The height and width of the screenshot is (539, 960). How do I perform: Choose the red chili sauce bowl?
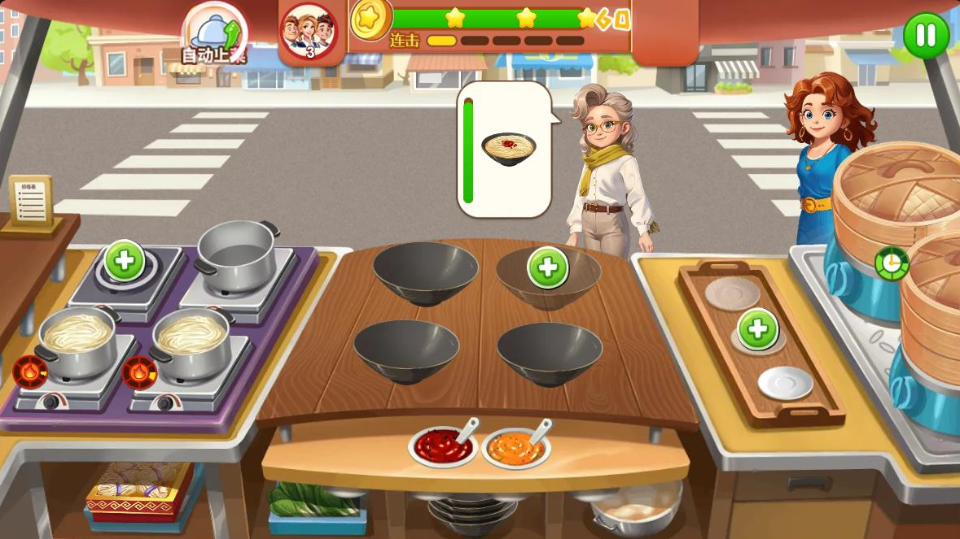(442, 446)
